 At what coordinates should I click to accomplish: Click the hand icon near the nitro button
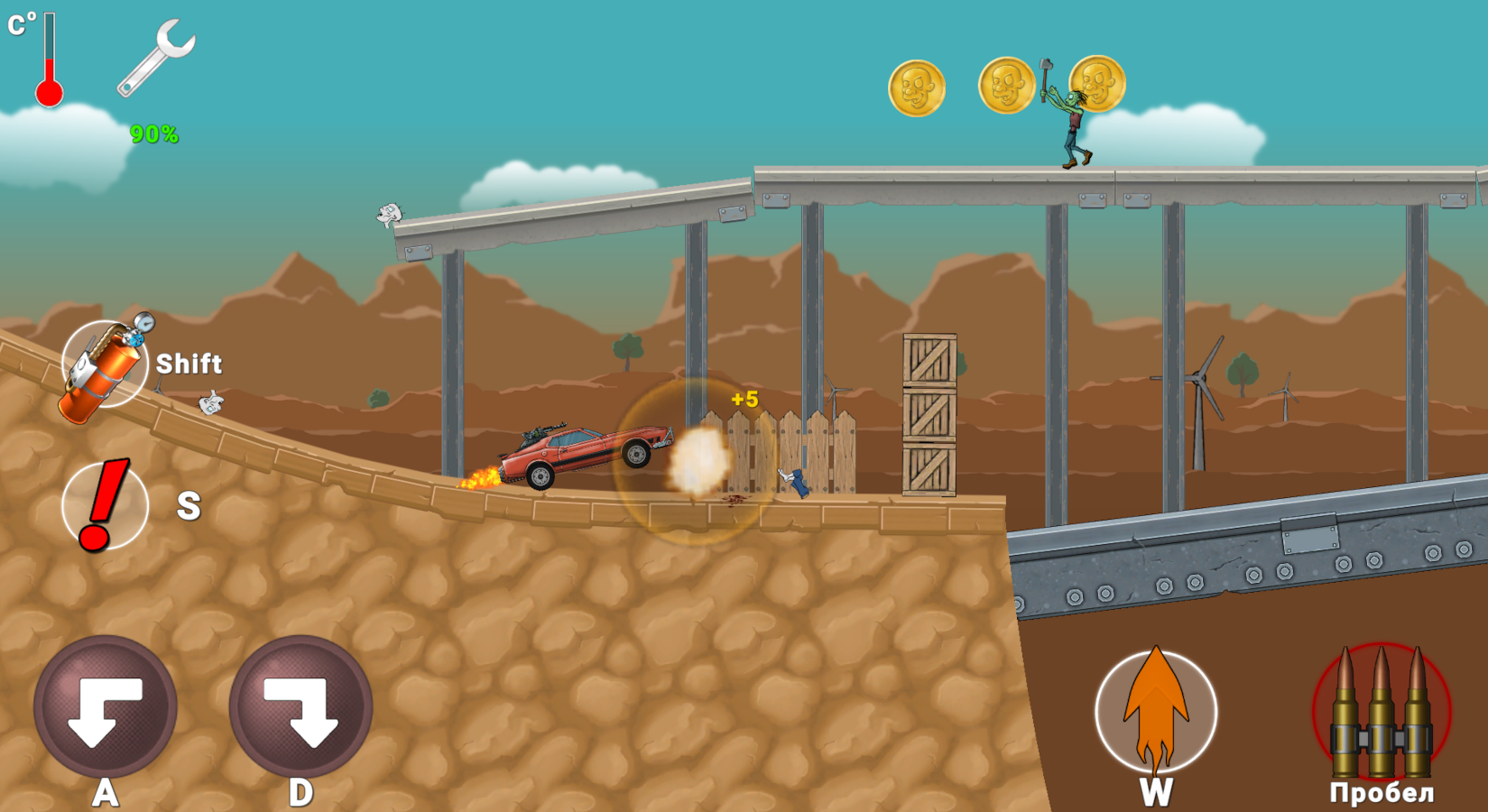click(x=210, y=403)
